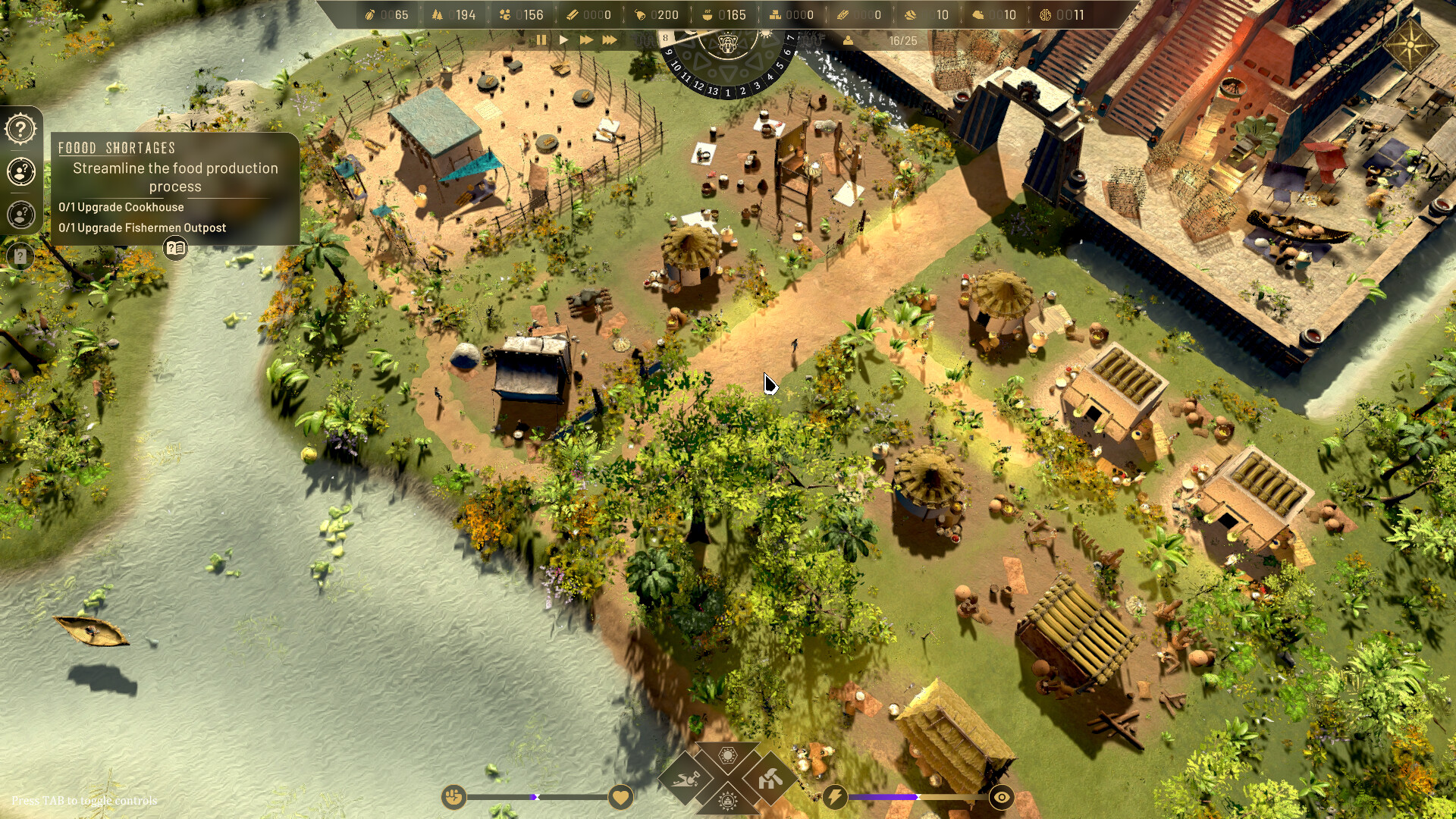The width and height of the screenshot is (1456, 819).
Task: Expand the villager question icon in sidebar
Action: pyautogui.click(x=20, y=172)
